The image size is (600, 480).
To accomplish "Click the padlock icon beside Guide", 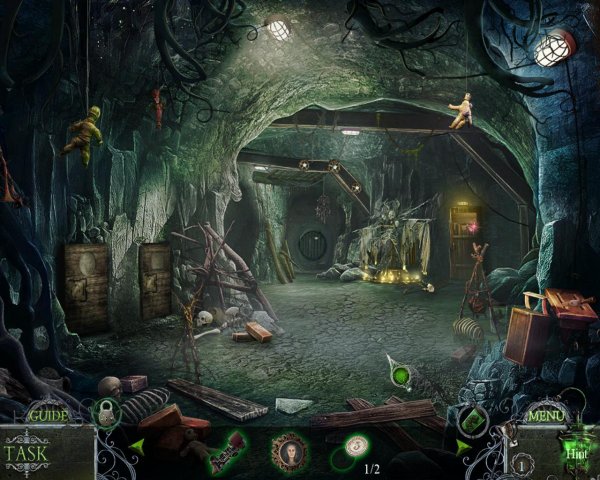I will click(x=107, y=412).
